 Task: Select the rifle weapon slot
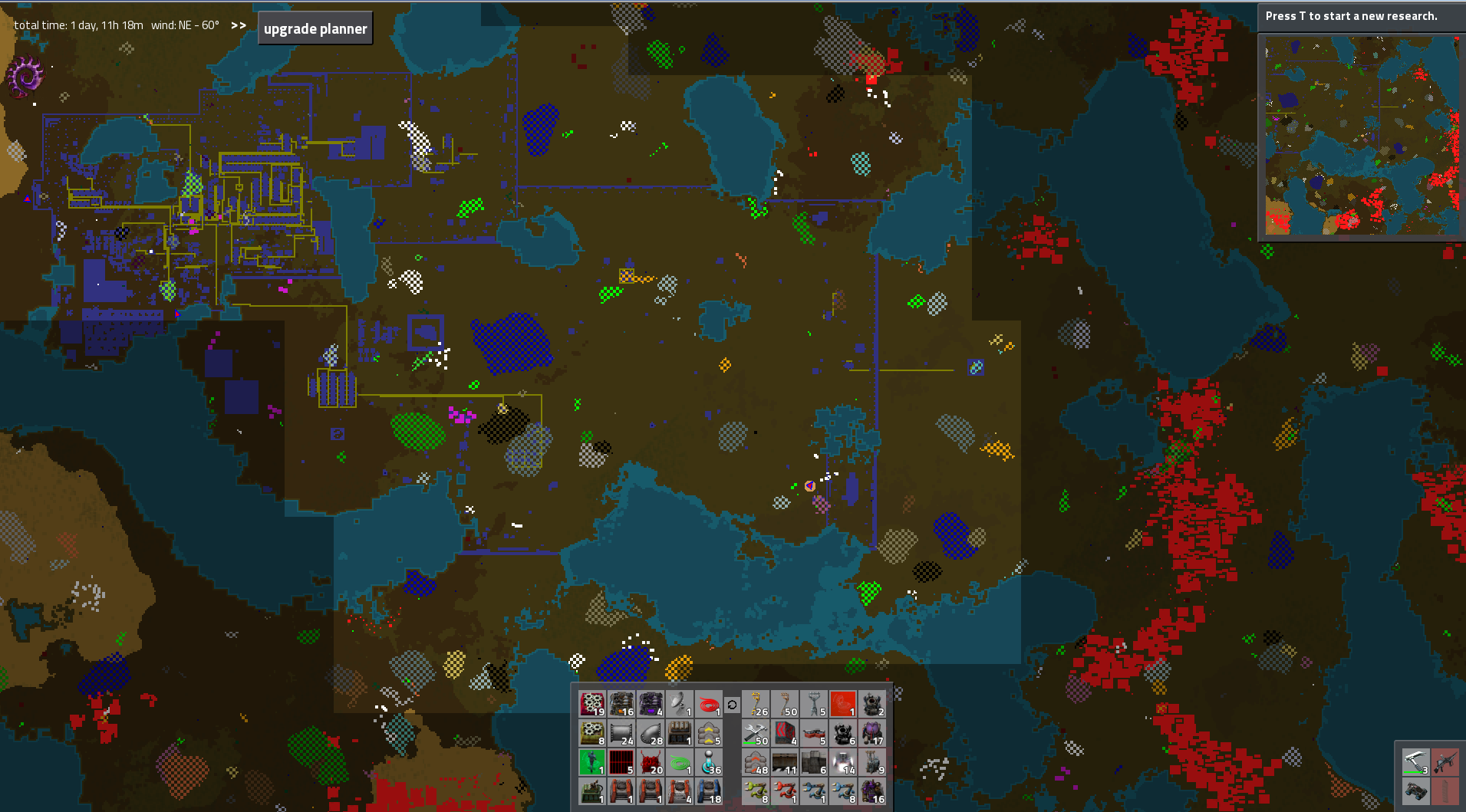coord(1445,761)
